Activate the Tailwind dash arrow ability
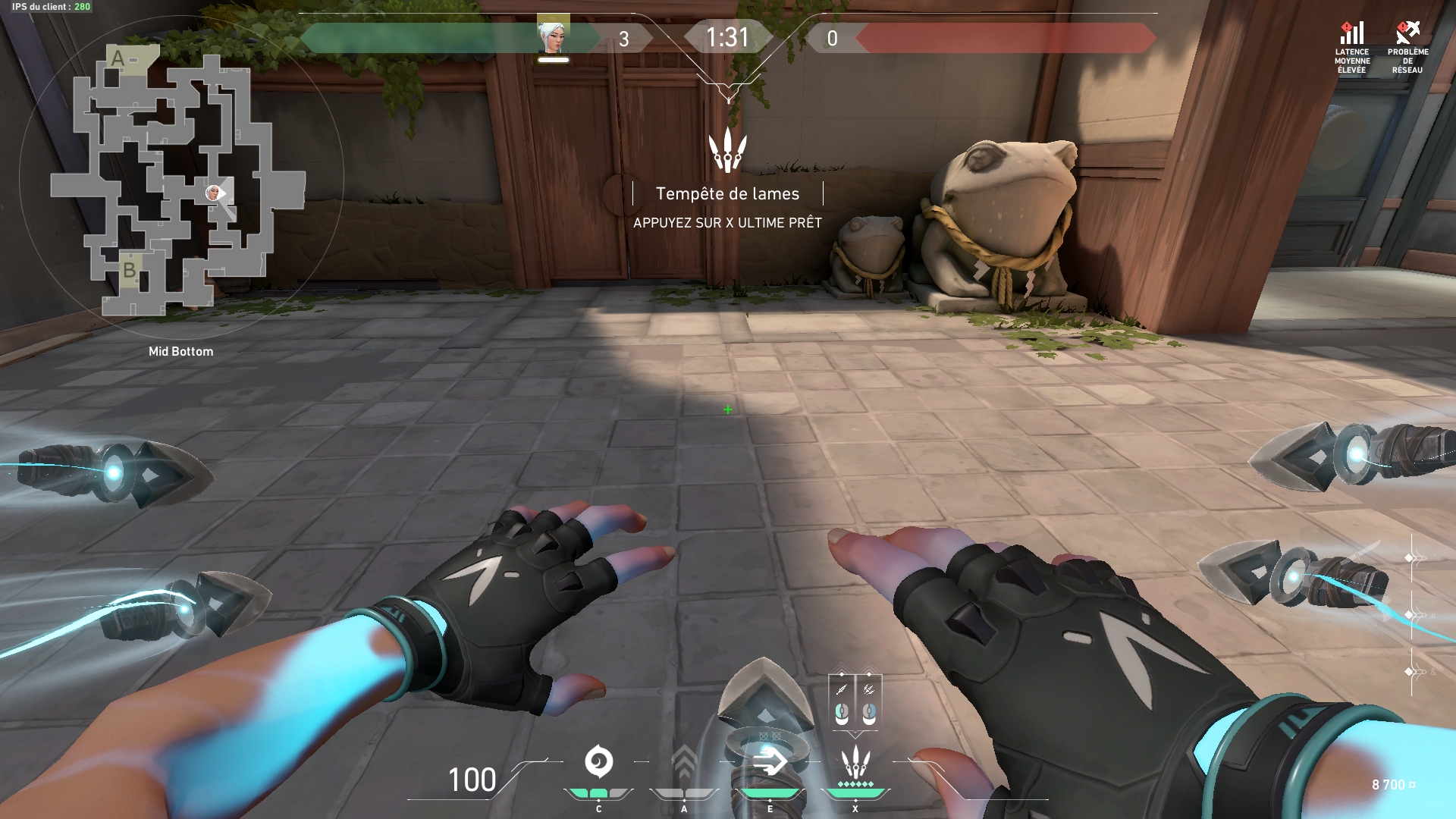 click(x=770, y=761)
